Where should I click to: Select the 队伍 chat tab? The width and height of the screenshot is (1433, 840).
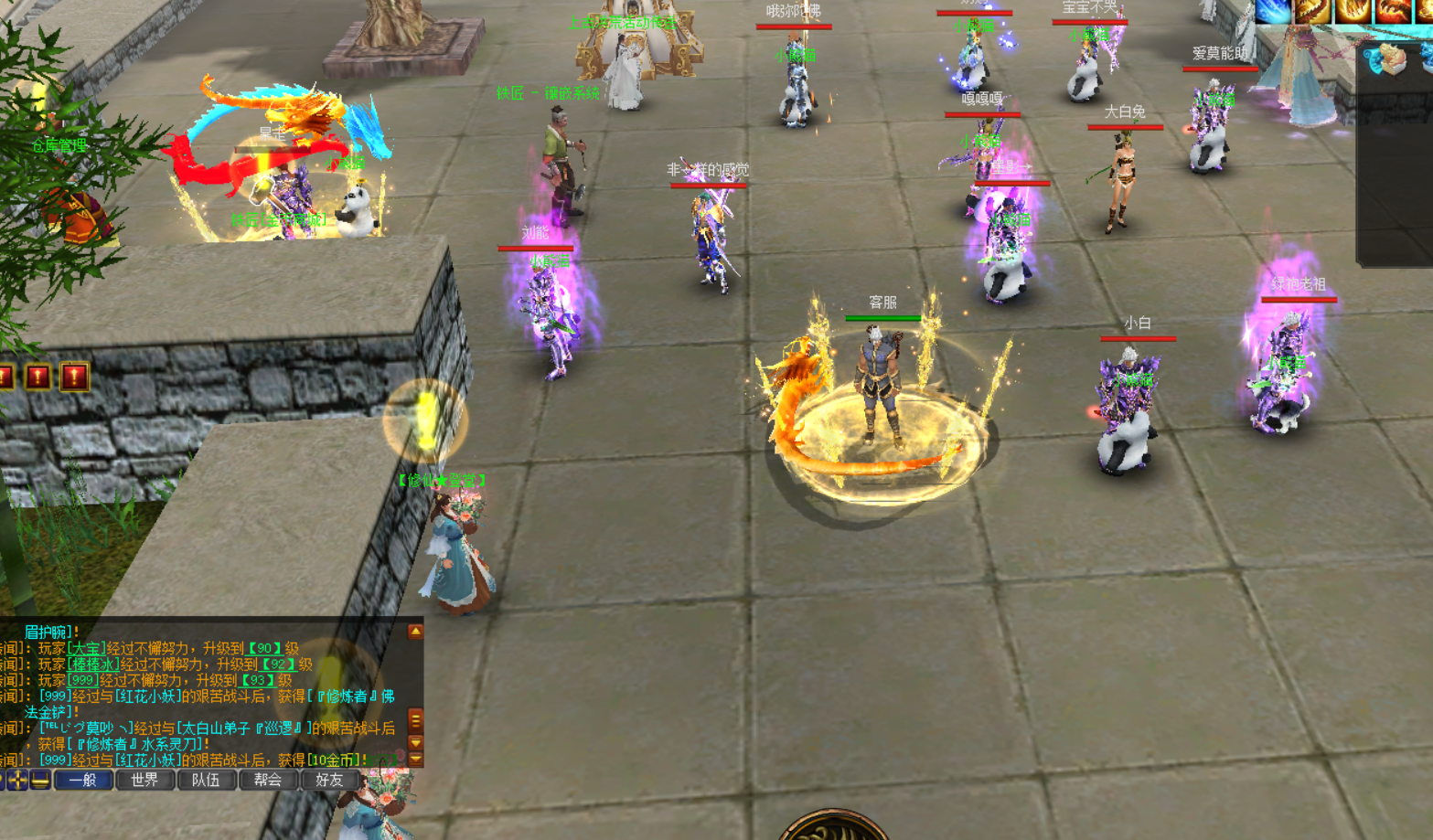(206, 780)
